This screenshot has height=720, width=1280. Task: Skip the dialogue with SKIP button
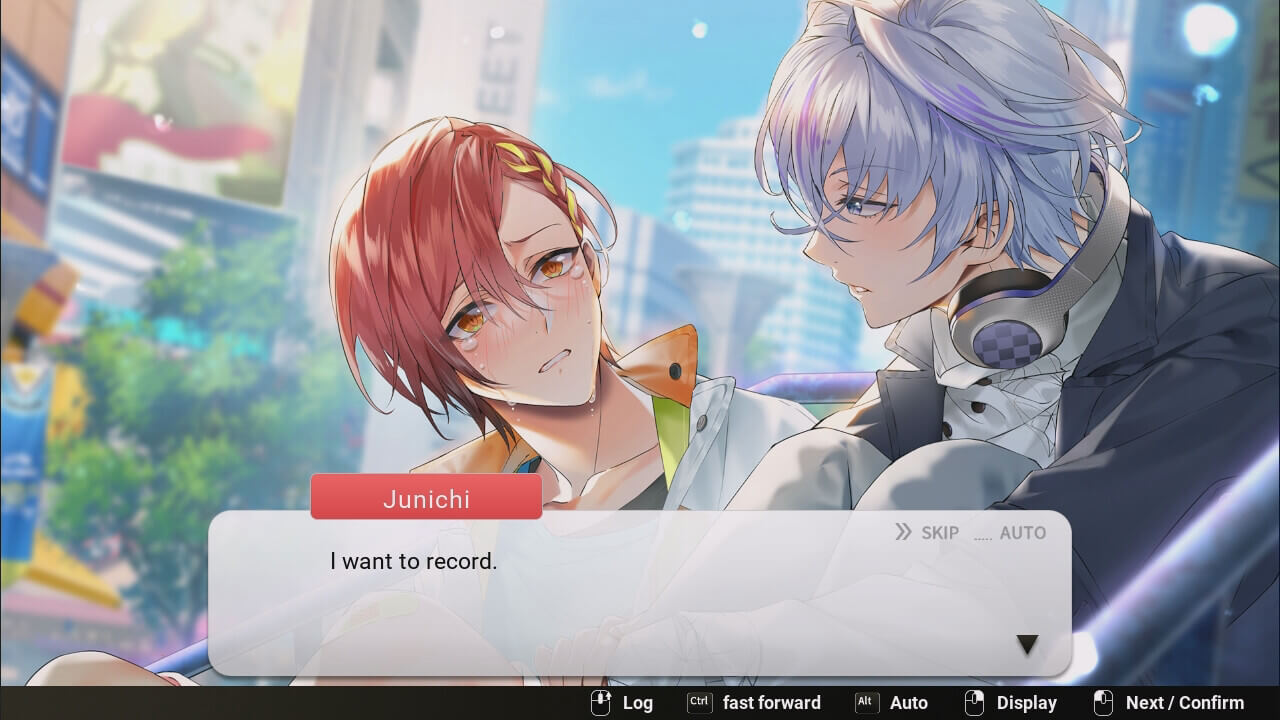point(927,533)
